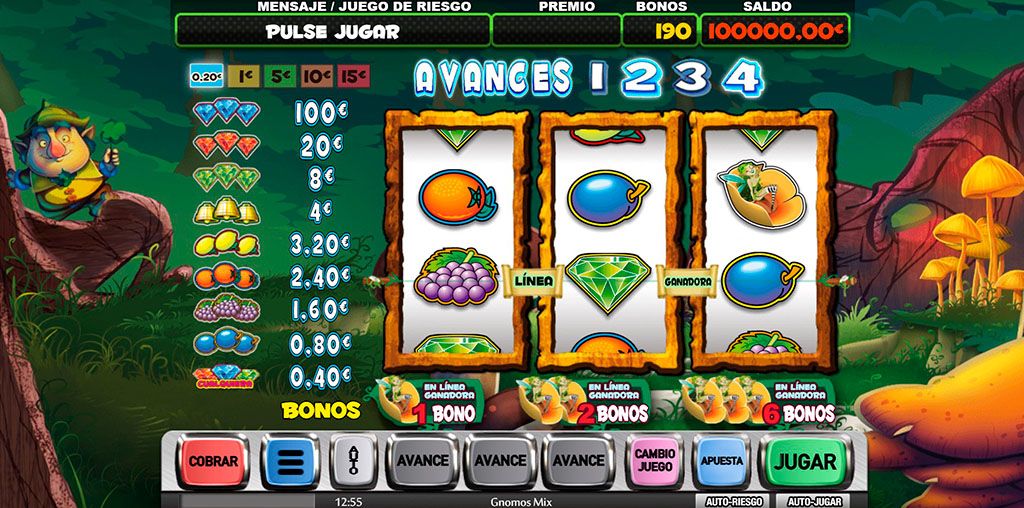Select the 0.20€ bet chip
The height and width of the screenshot is (508, 1024).
click(206, 76)
